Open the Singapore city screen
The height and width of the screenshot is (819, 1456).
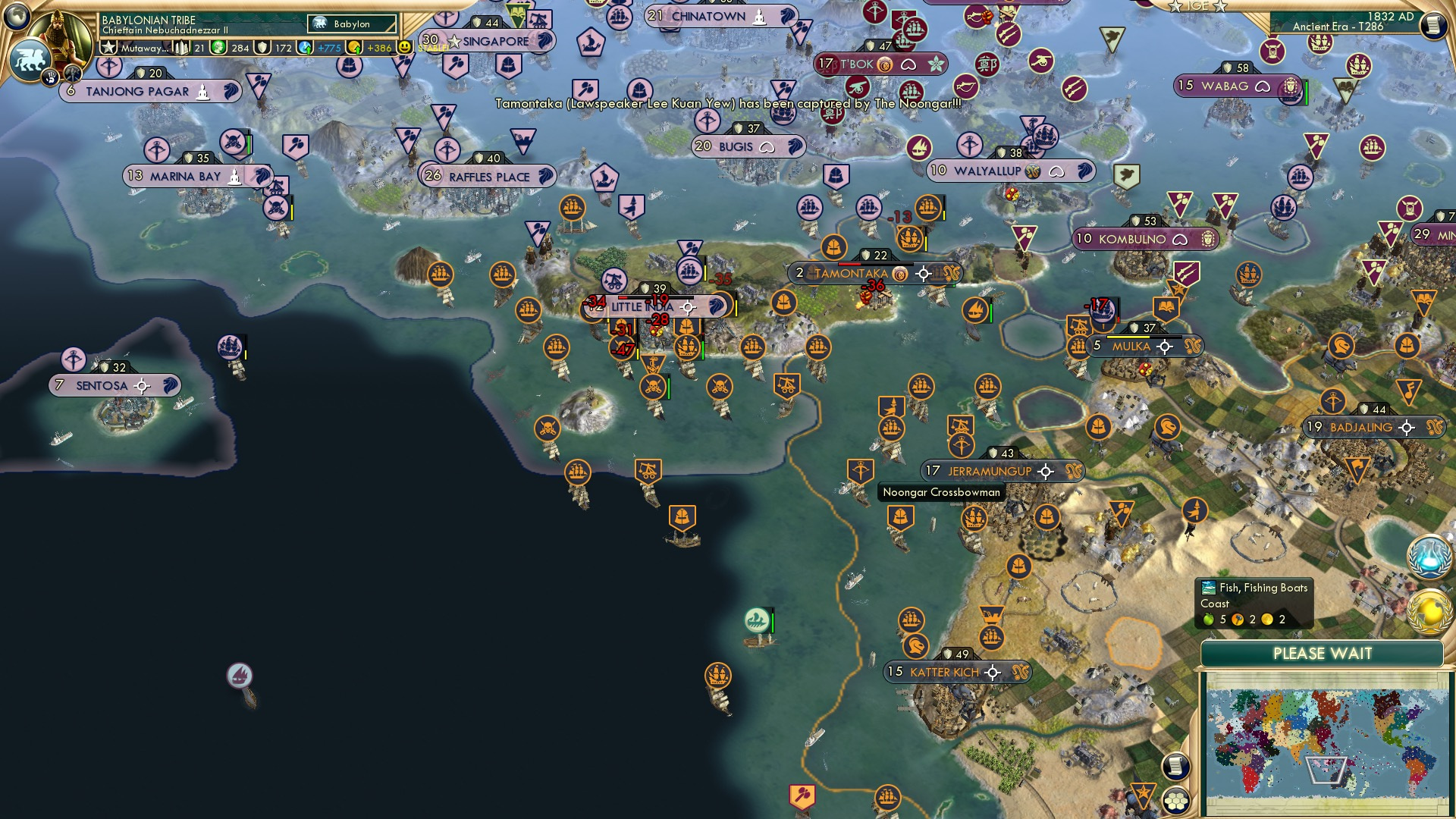pos(490,41)
